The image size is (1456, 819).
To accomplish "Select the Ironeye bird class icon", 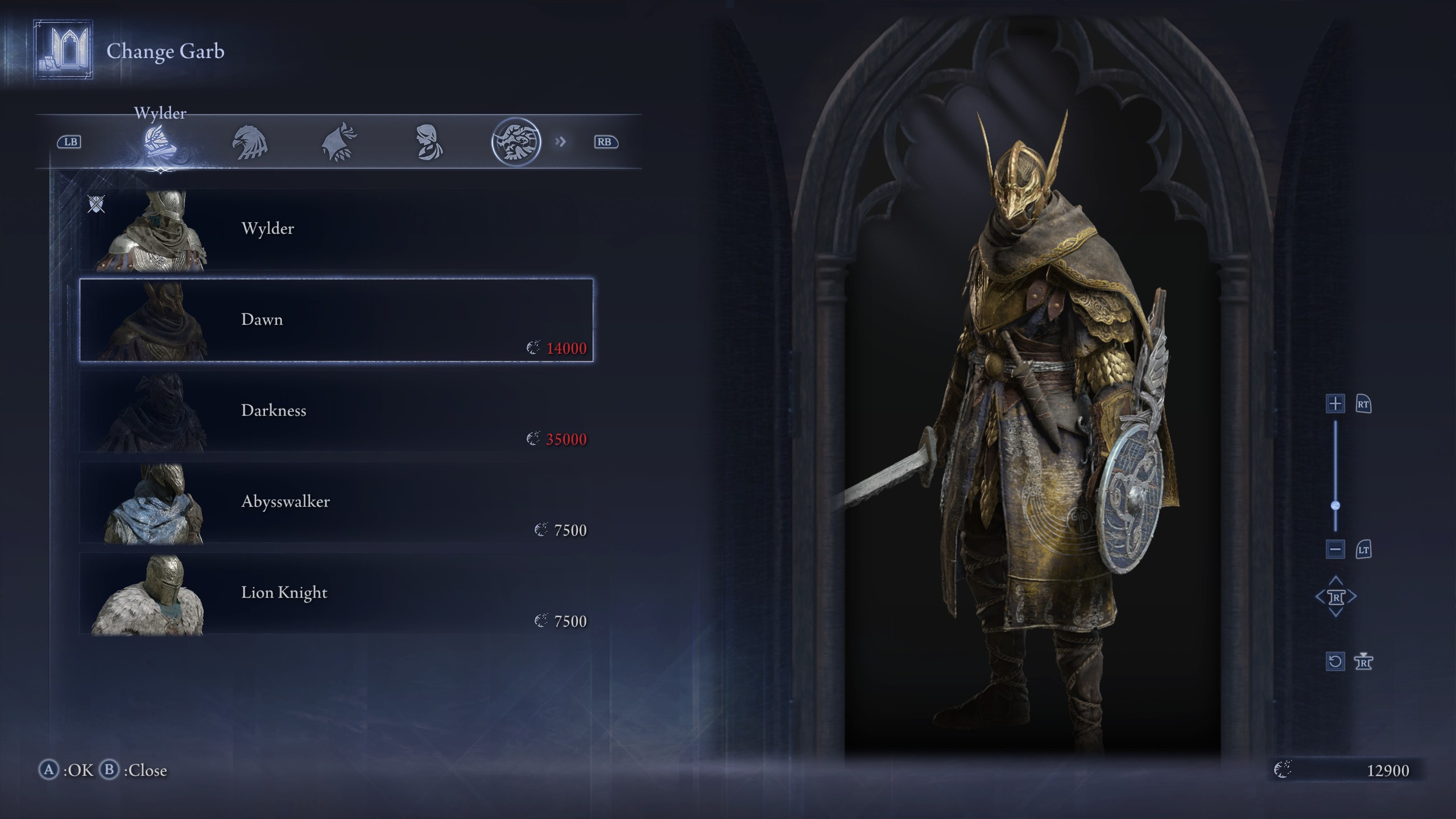I will point(340,142).
